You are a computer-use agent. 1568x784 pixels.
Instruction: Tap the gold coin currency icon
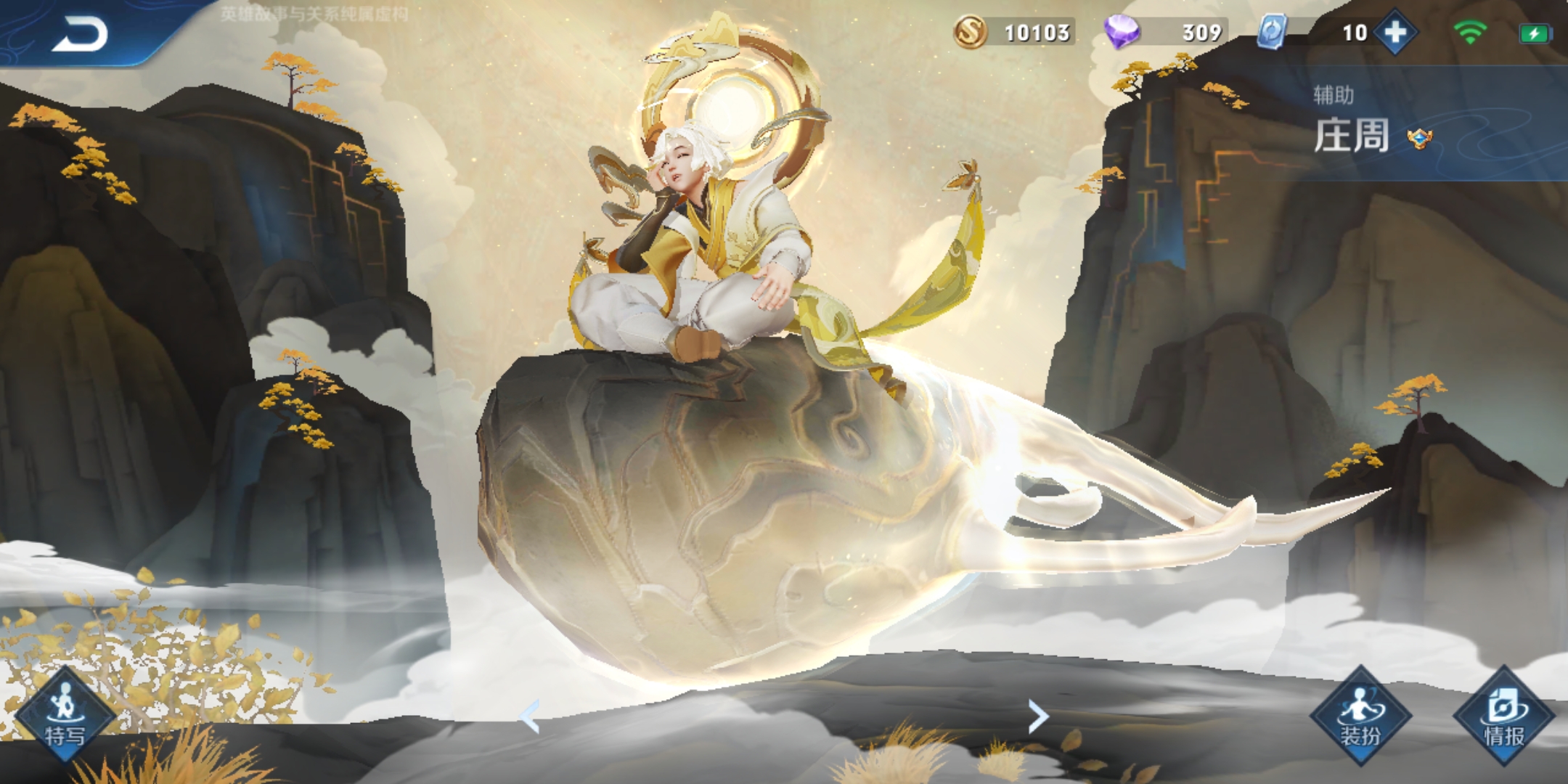pos(971,32)
